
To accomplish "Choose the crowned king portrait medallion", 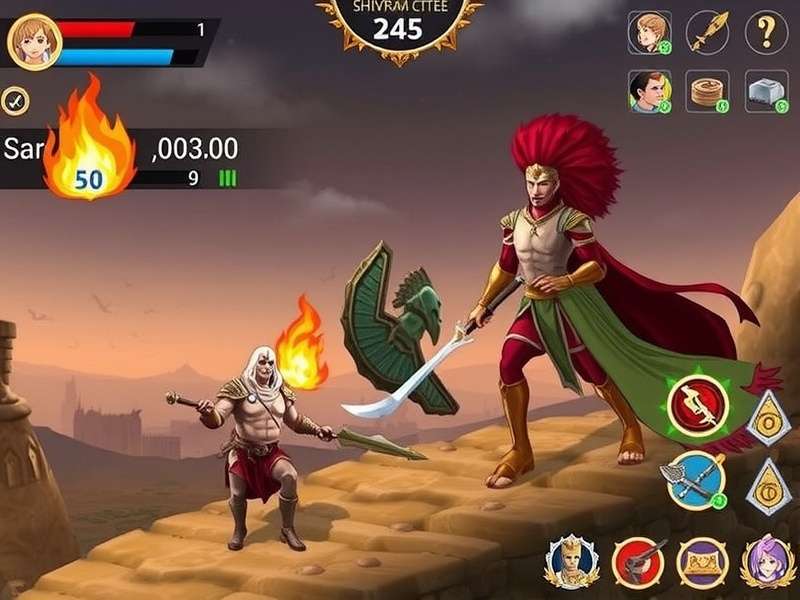I will (571, 561).
